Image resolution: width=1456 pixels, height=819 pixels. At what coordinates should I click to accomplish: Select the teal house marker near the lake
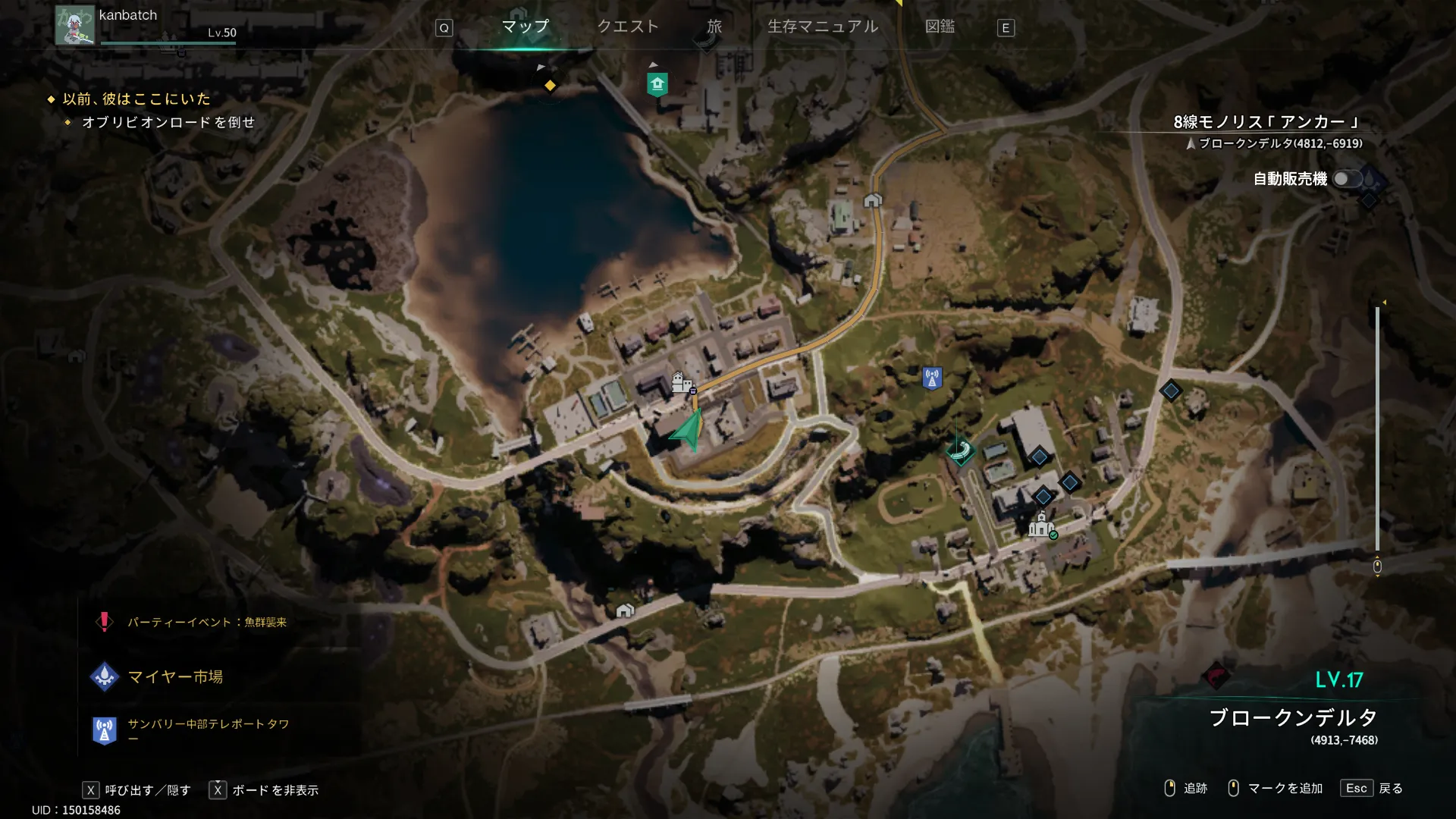657,84
